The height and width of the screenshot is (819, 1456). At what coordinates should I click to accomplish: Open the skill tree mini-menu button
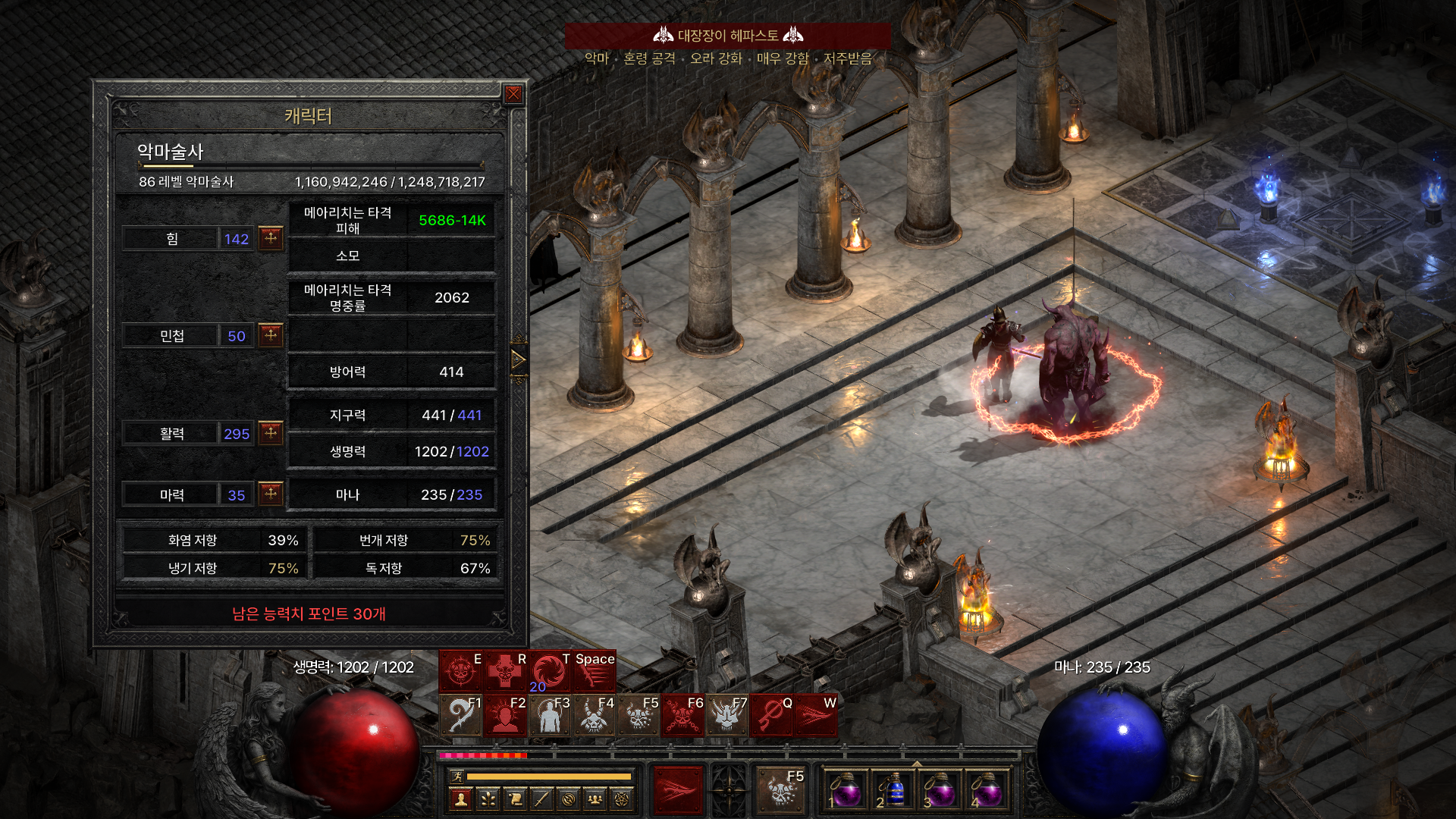click(x=488, y=799)
